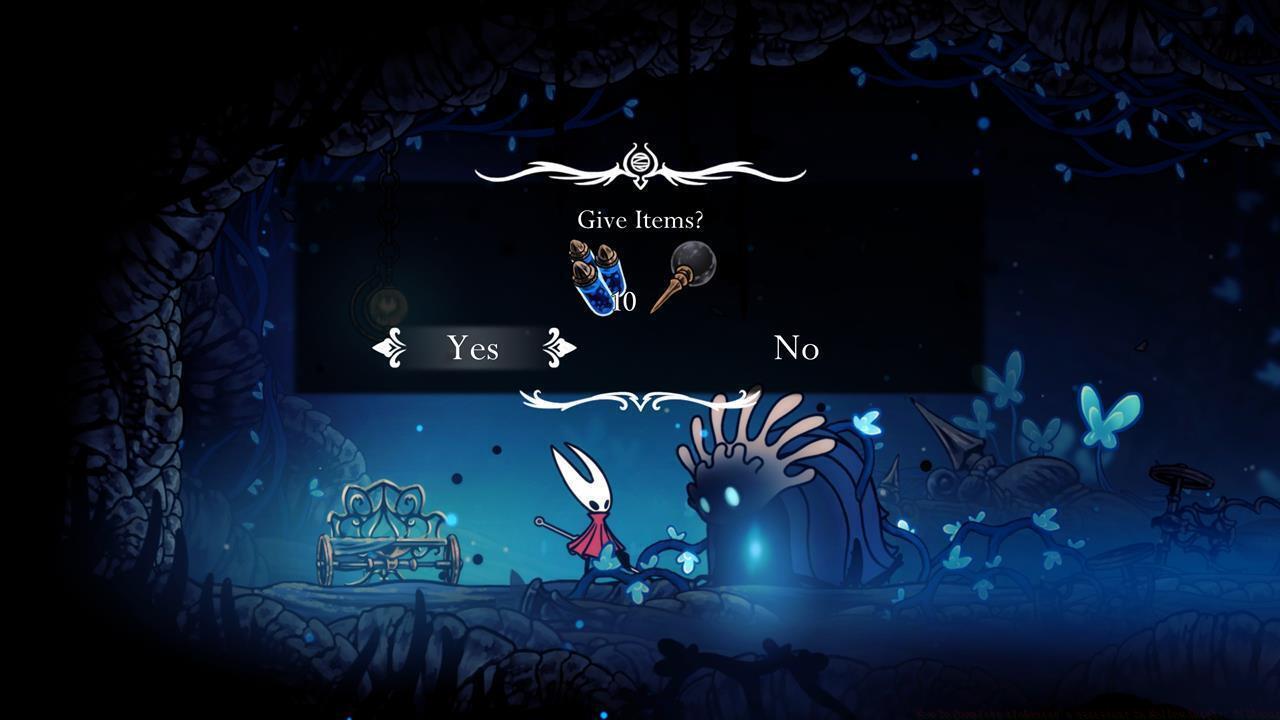Select the highlighted Yes option

pos(472,349)
